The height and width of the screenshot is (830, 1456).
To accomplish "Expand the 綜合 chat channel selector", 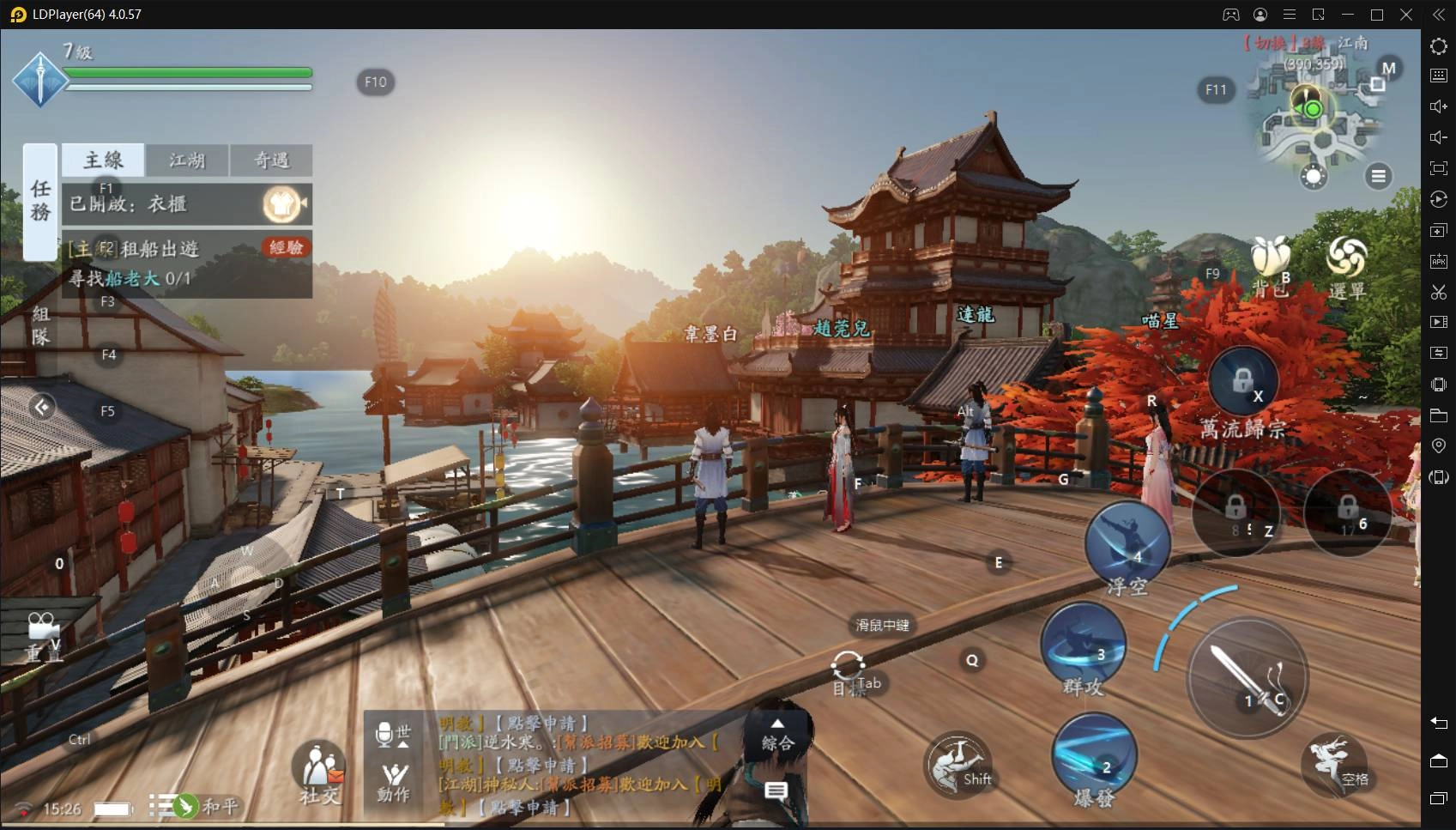I will click(x=777, y=736).
